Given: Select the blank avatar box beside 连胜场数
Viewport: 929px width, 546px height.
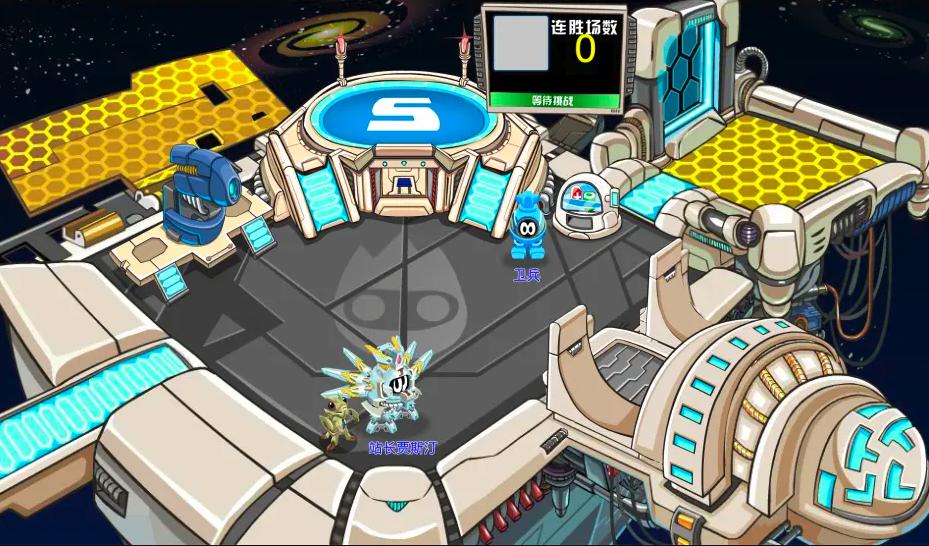Looking at the screenshot, I should click(521, 44).
